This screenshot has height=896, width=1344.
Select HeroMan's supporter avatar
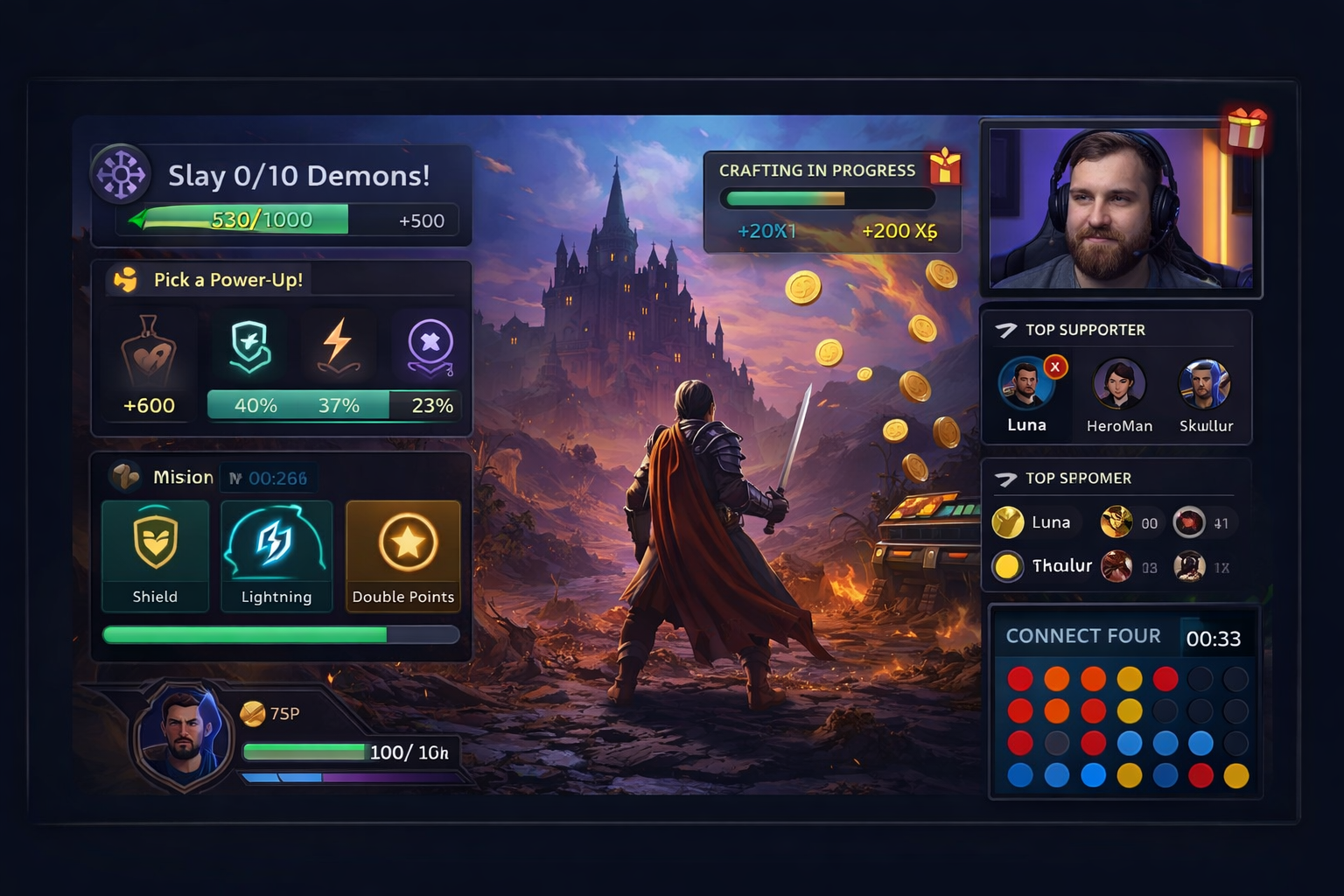coord(1119,385)
